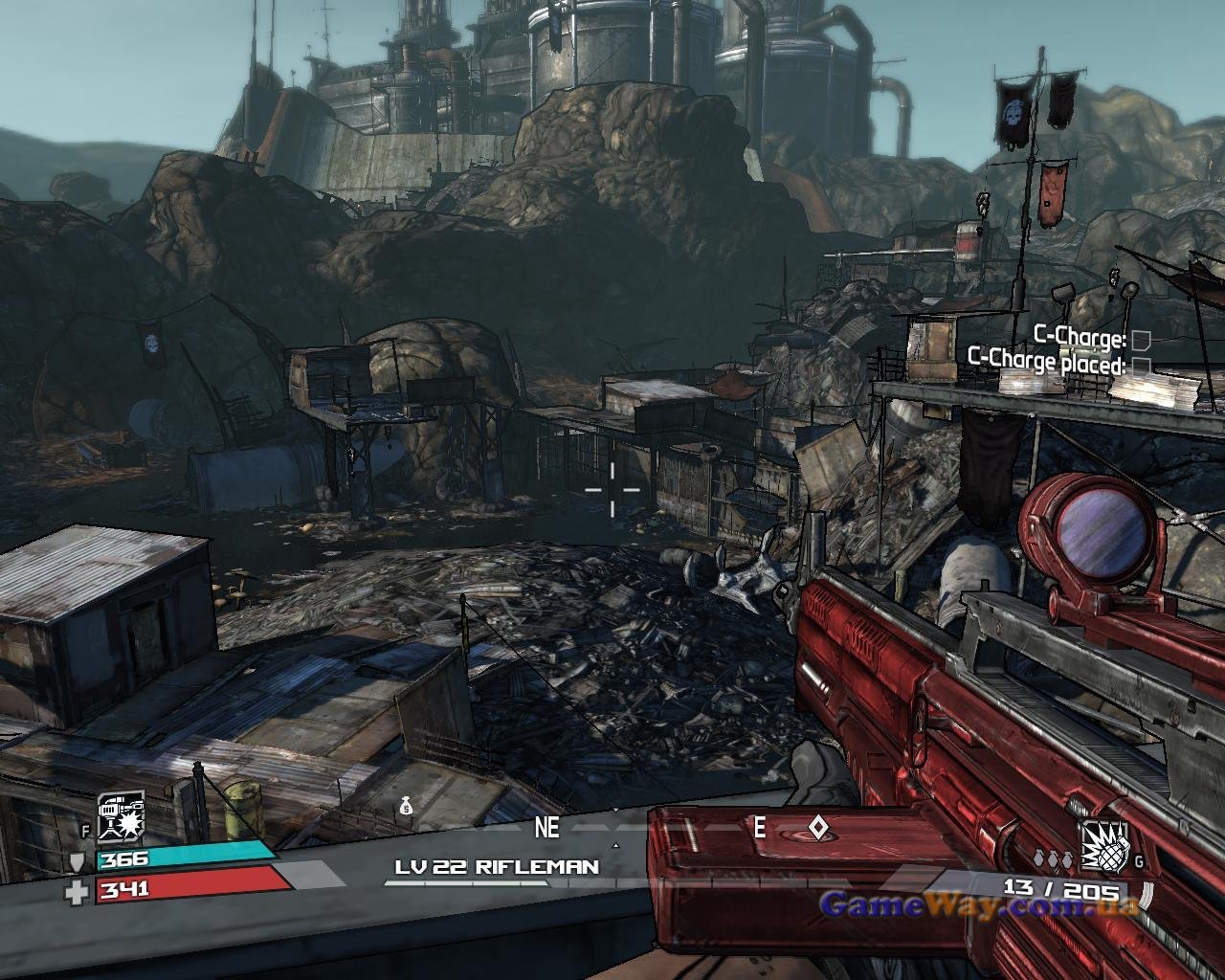Tick the C-Charge objective checkbox
This screenshot has height=980, width=1225.
[x=1140, y=340]
